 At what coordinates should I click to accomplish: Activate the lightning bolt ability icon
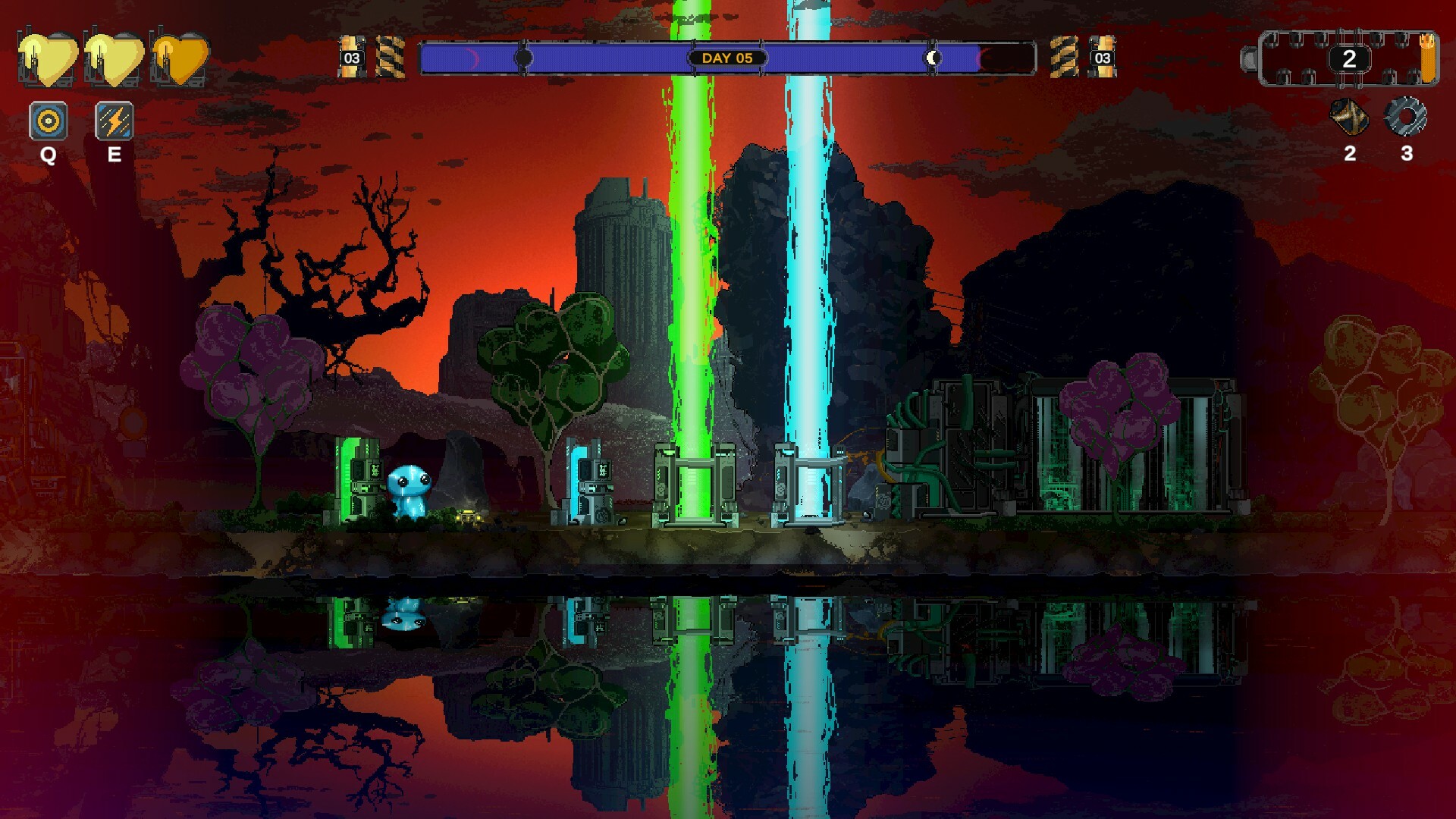115,121
